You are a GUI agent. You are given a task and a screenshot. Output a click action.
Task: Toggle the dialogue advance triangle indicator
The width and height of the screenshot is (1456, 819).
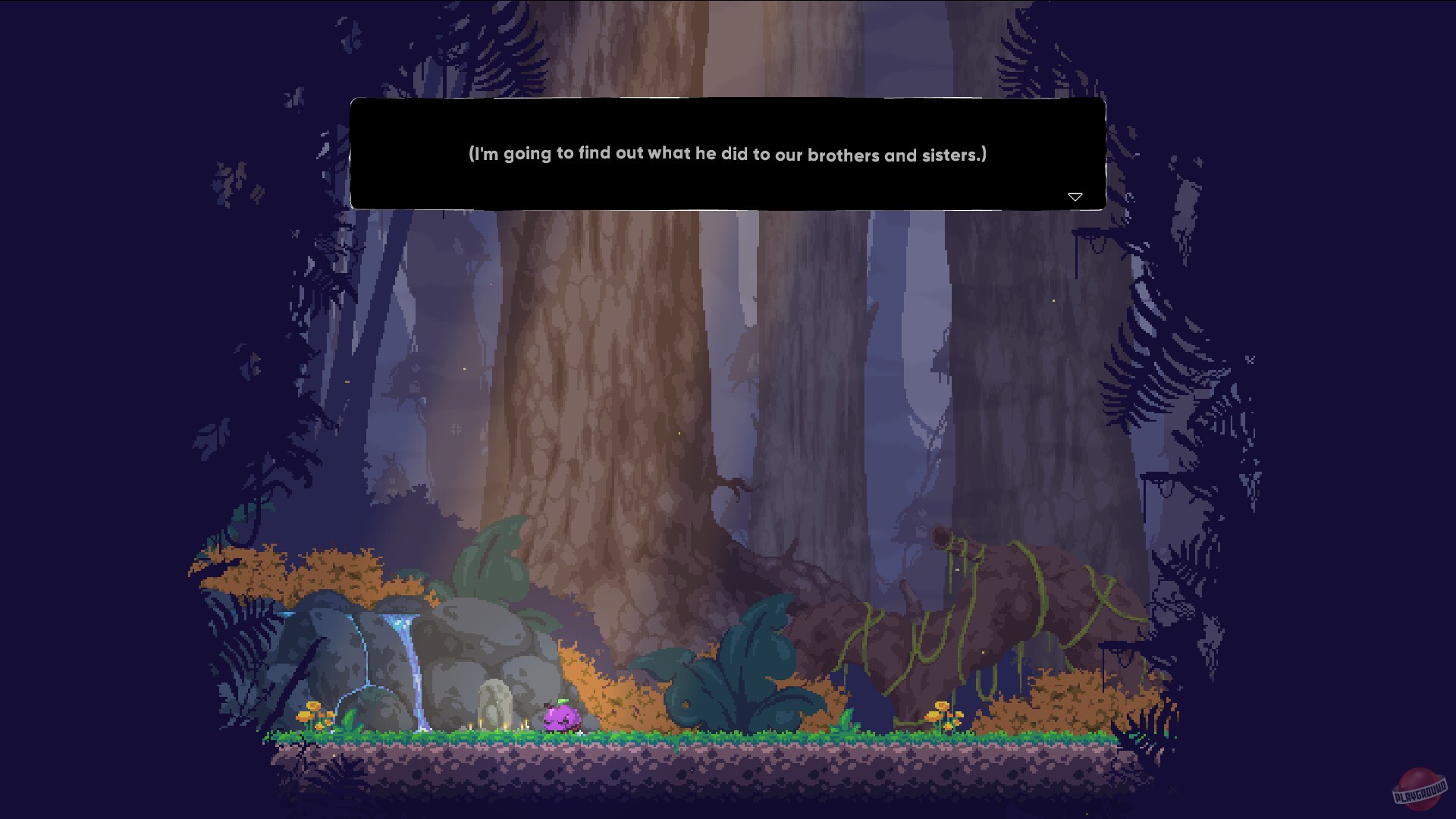1076,196
